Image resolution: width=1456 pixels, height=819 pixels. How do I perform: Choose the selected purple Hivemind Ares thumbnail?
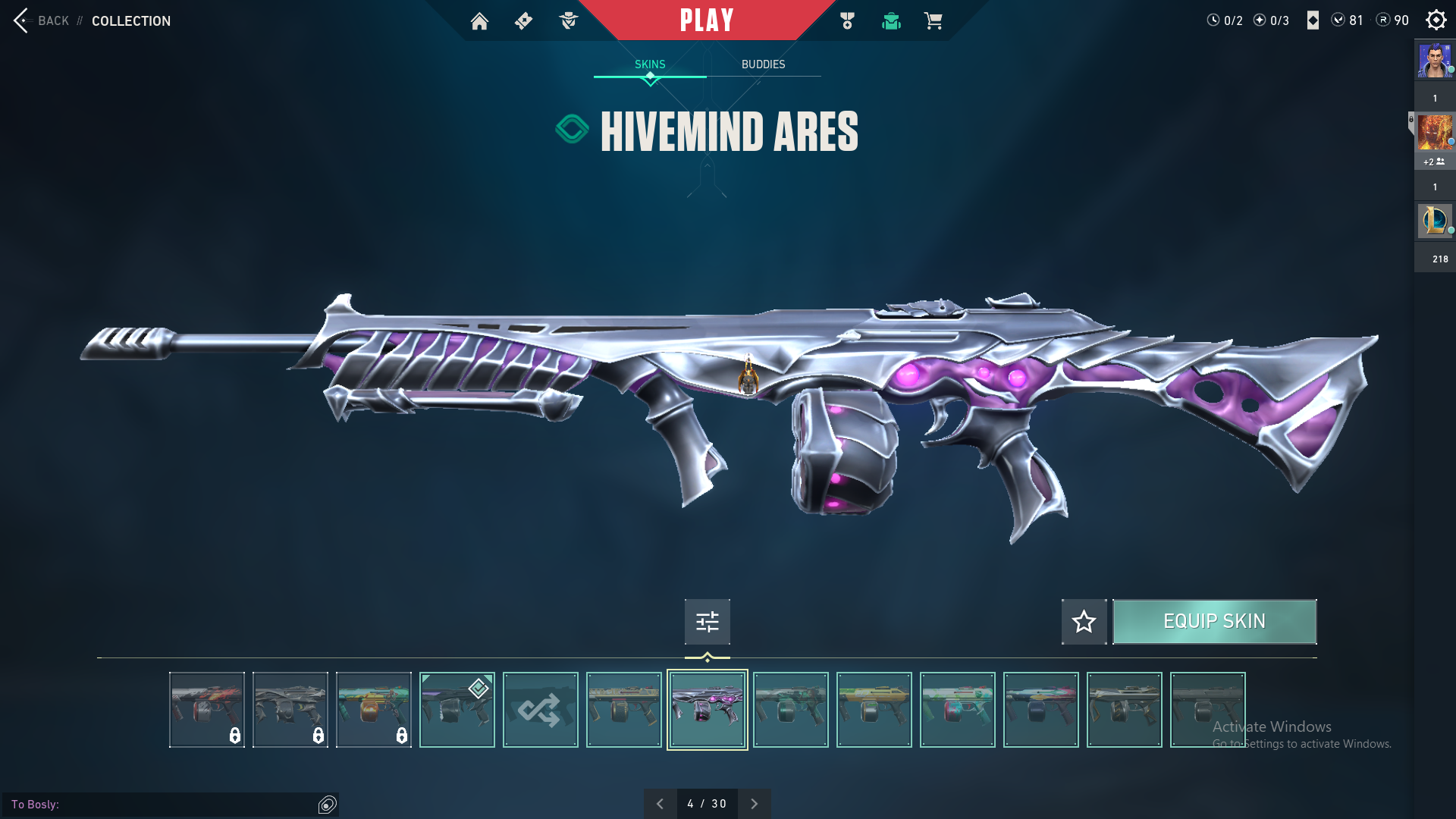[x=707, y=710]
